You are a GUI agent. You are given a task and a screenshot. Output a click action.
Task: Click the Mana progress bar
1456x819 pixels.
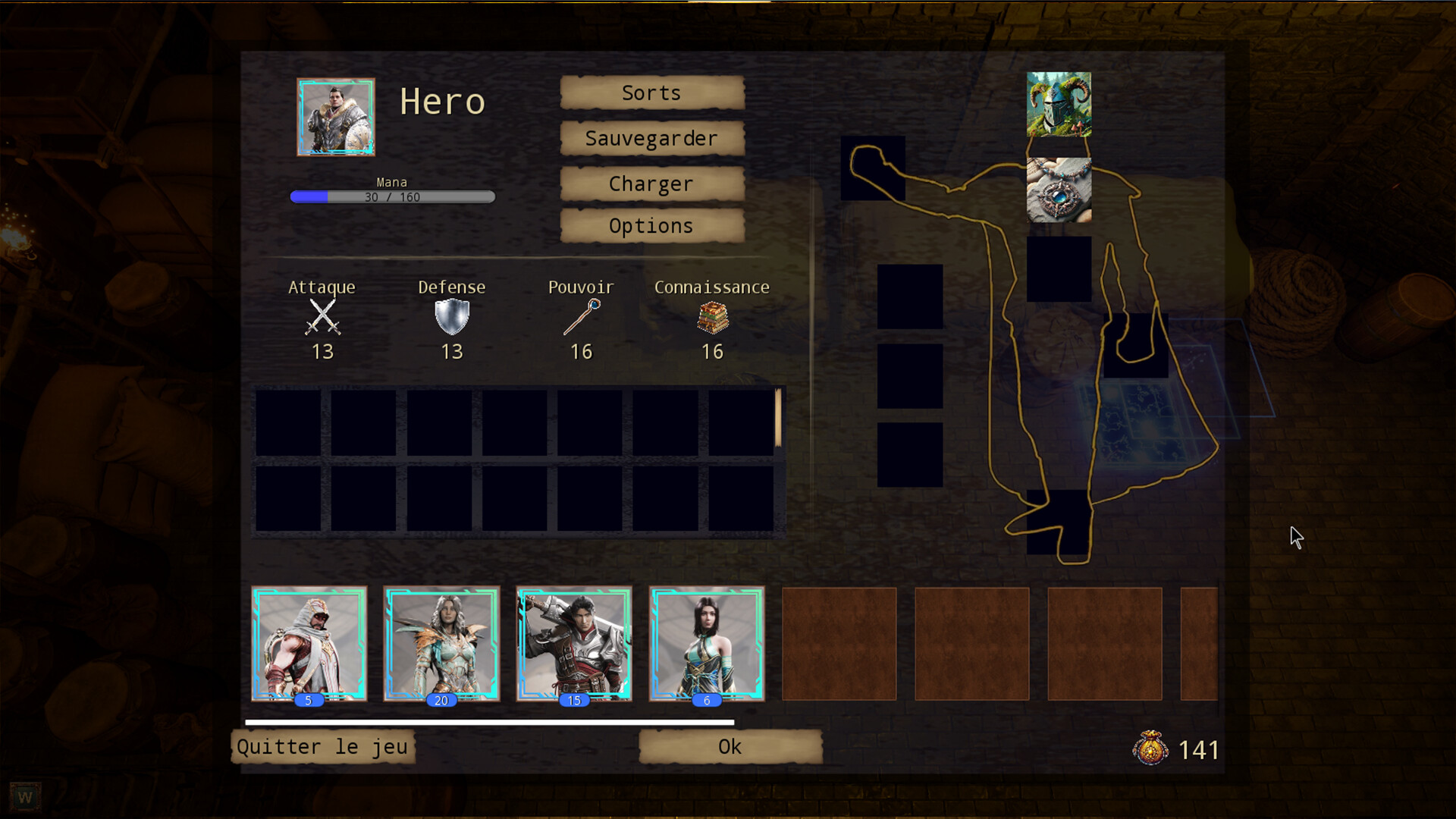click(391, 196)
